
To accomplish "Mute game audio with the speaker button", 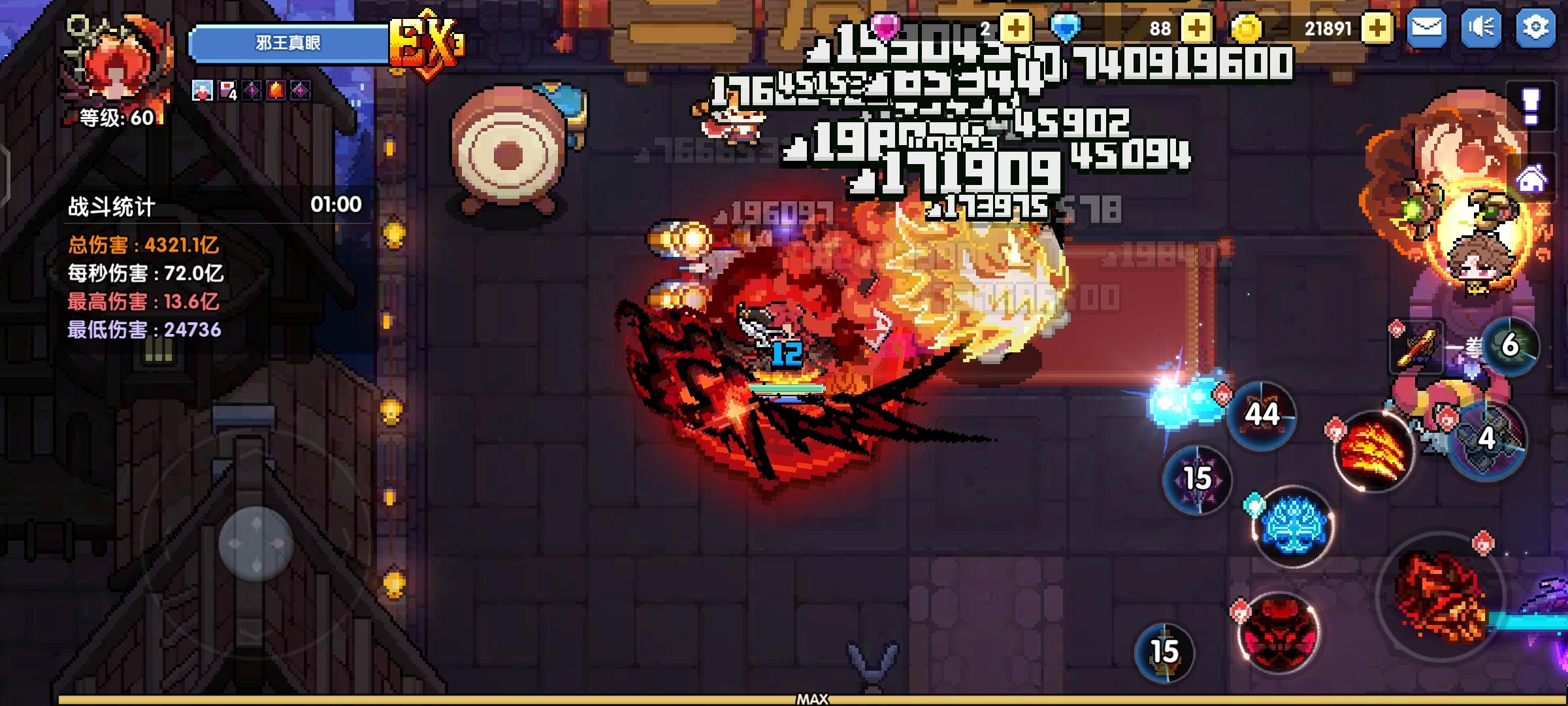I will [1480, 29].
